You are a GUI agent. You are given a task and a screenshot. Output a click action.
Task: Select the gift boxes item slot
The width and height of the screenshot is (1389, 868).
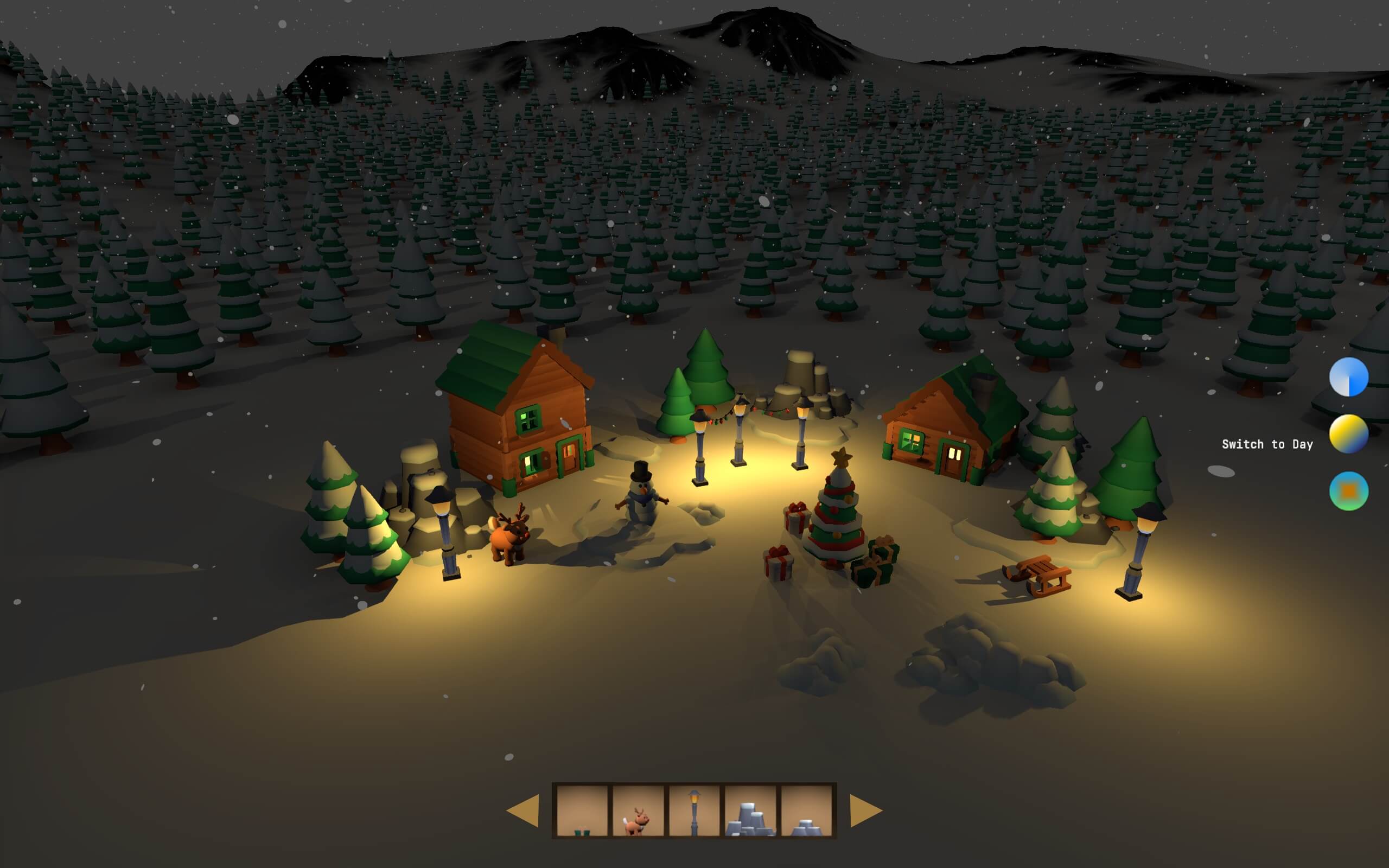point(582,810)
